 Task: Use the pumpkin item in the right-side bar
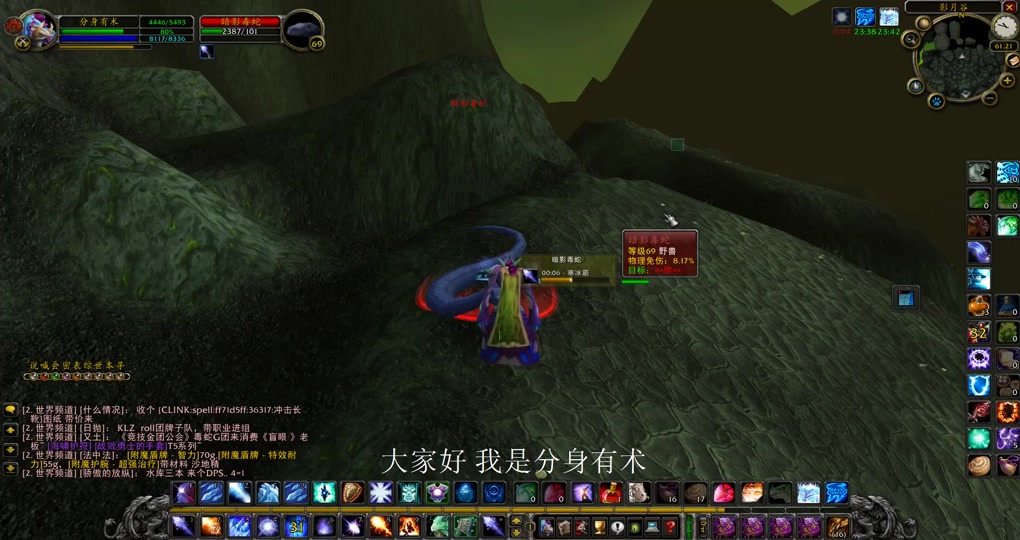click(x=979, y=305)
